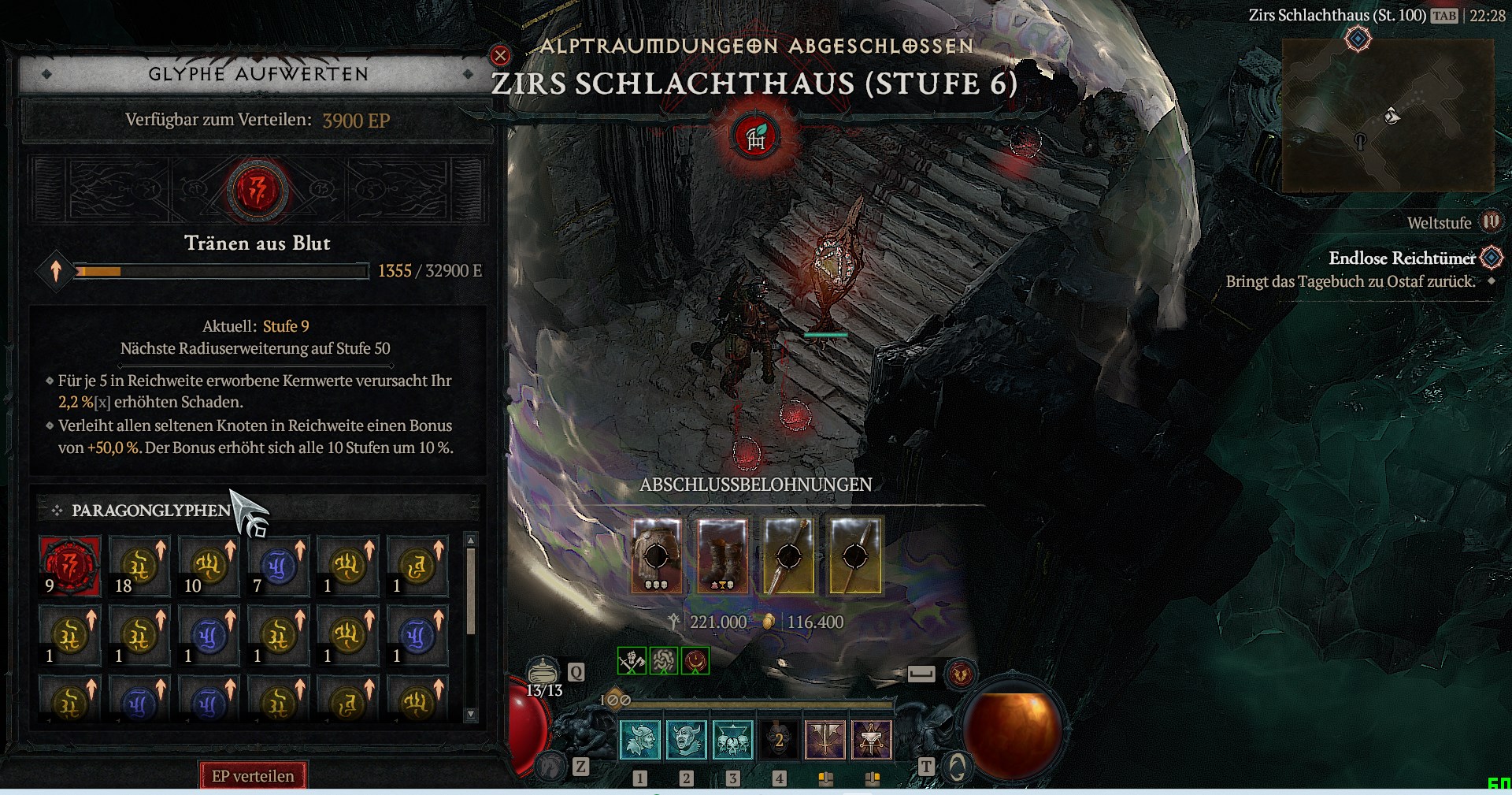
Task: Inspect the chest armor reward
Action: click(657, 555)
